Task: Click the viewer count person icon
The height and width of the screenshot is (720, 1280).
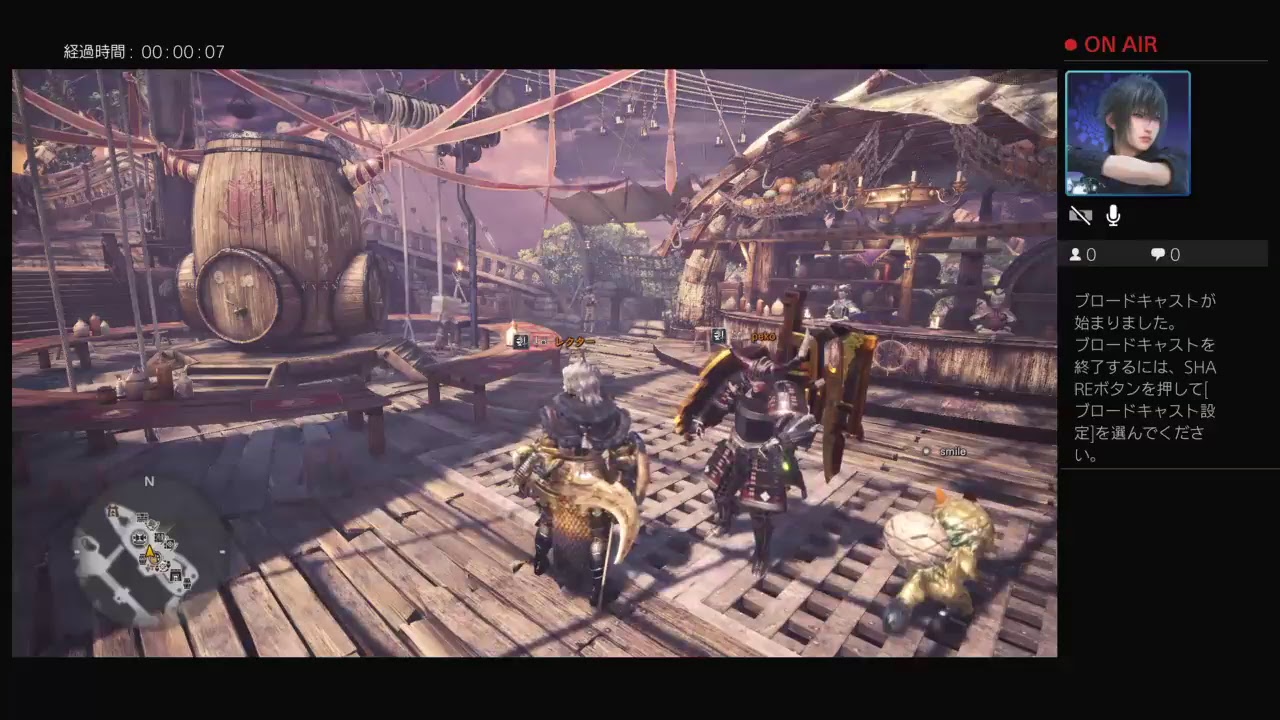Action: coord(1078,254)
